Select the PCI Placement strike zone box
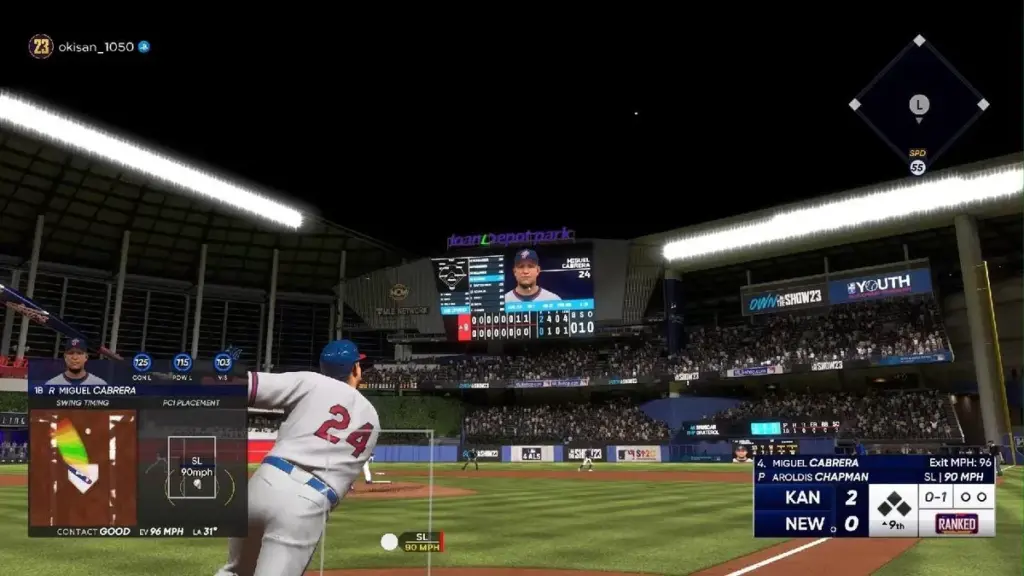 [192, 467]
